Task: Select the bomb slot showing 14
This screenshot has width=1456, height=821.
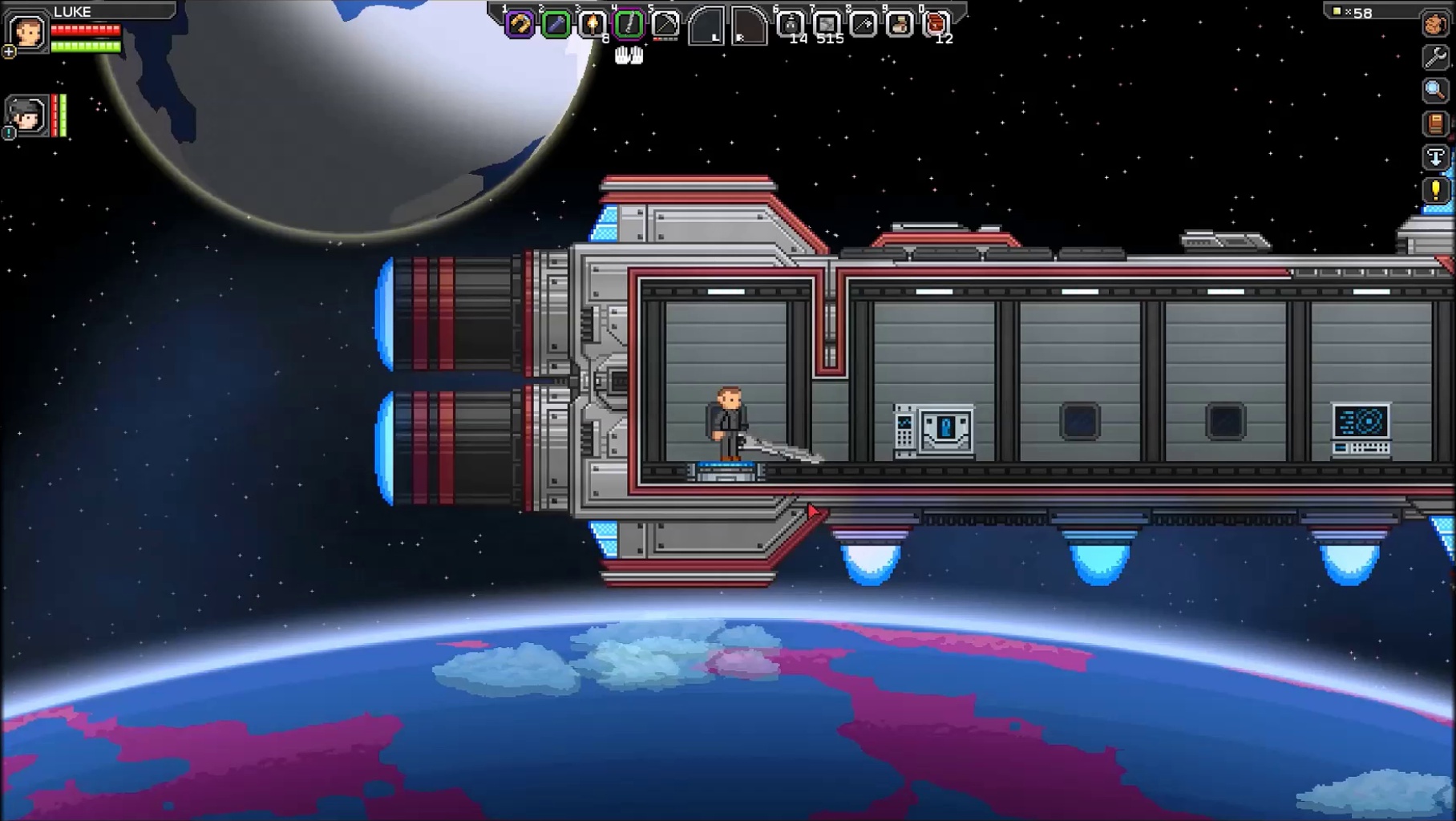Action: coord(791,25)
